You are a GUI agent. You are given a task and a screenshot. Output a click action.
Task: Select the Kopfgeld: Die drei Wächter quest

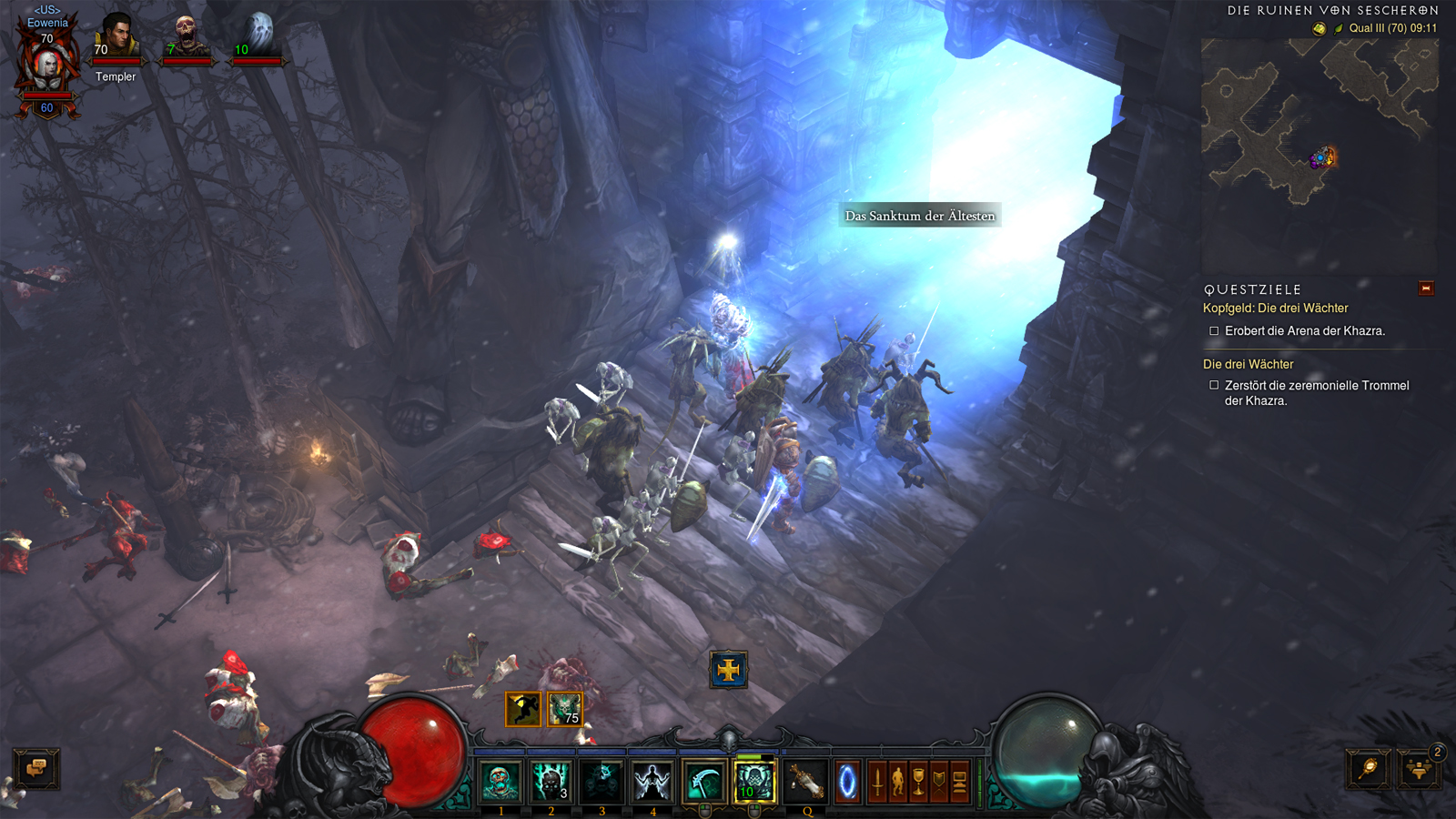[x=1275, y=308]
